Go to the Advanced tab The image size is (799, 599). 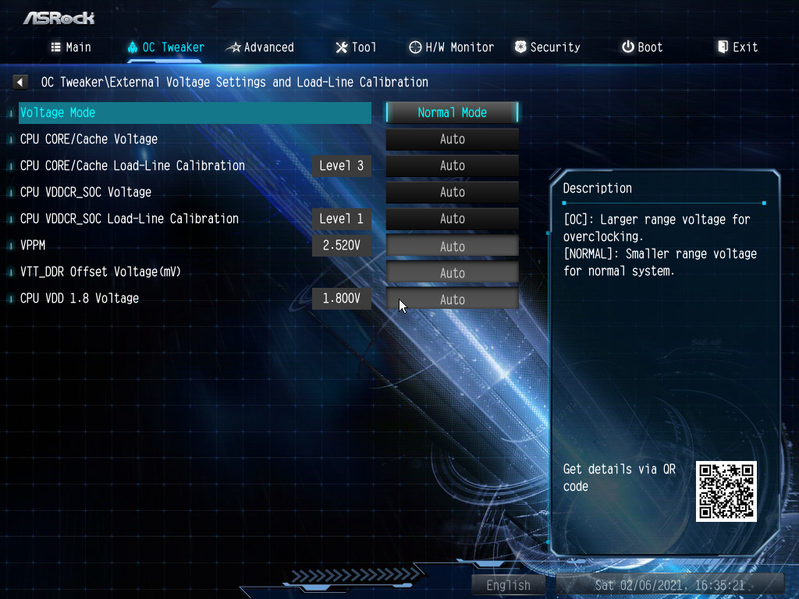[x=260, y=47]
